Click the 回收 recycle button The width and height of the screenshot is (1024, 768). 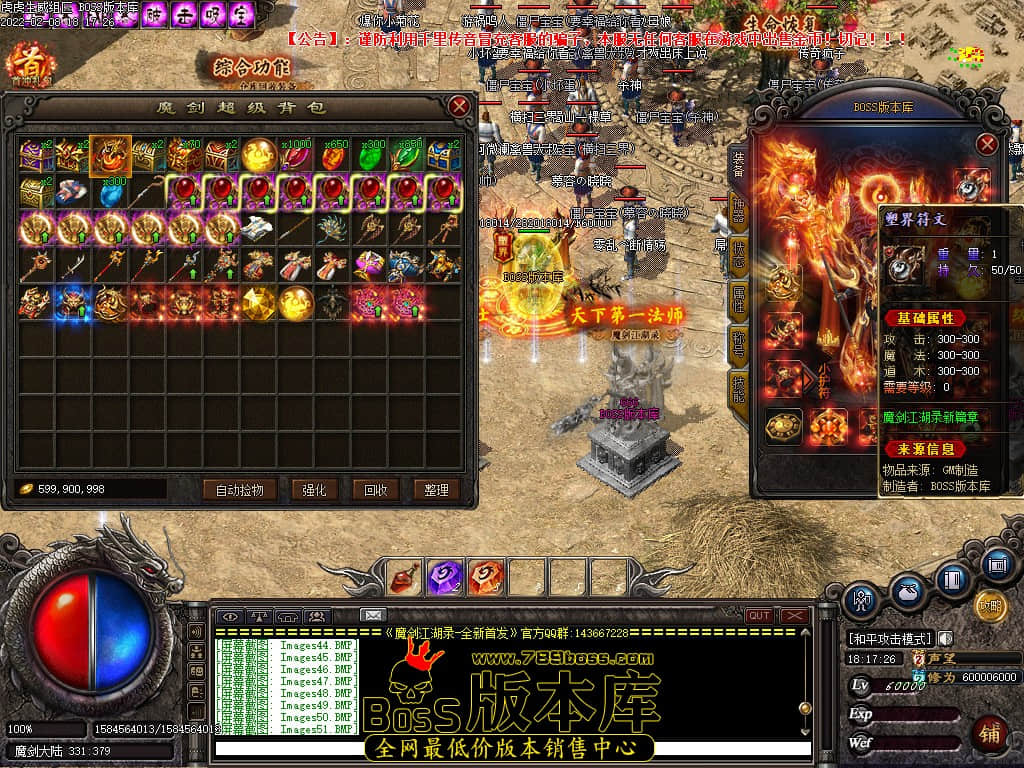pos(375,490)
